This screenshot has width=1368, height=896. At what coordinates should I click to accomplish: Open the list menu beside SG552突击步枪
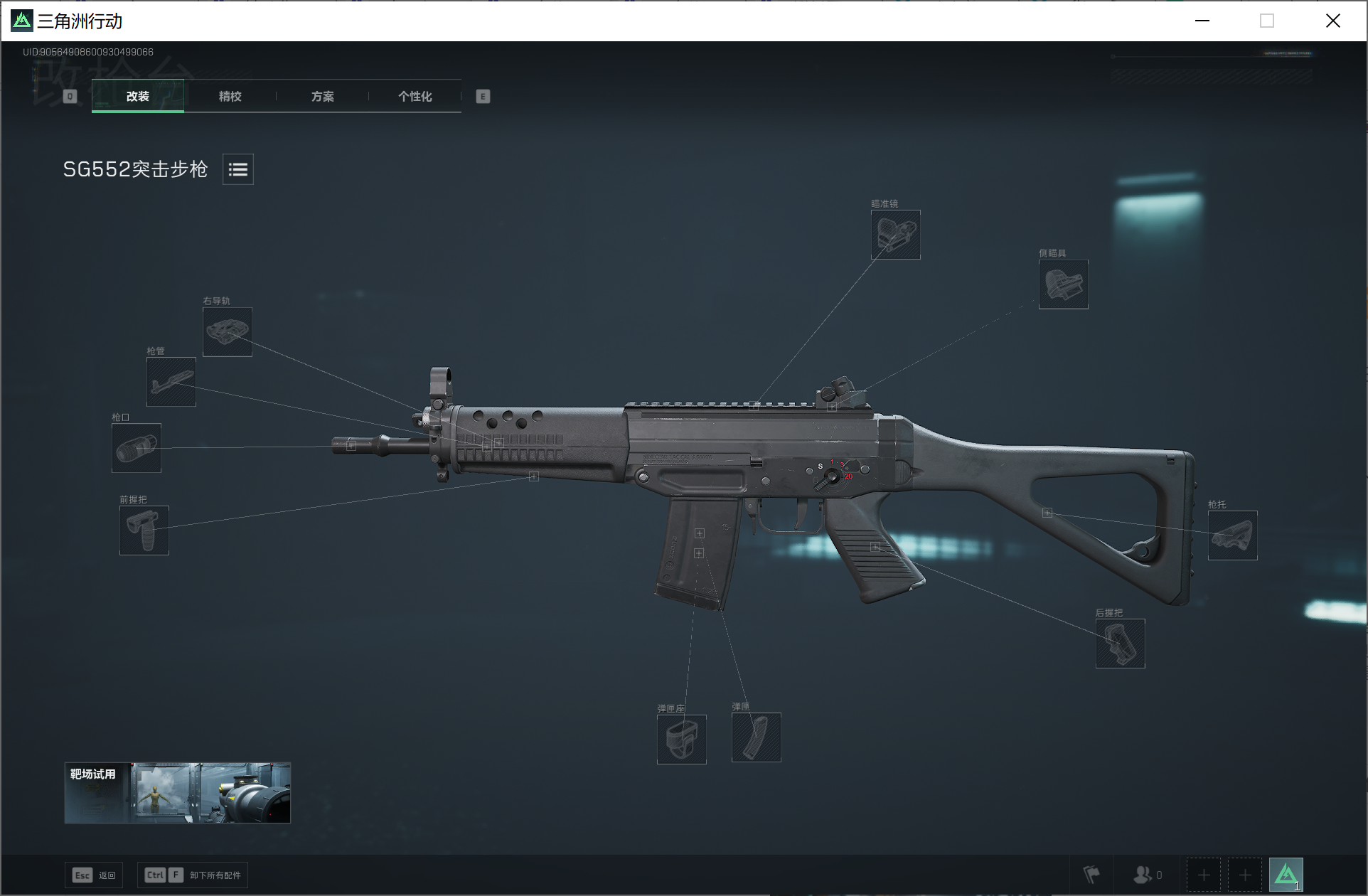pyautogui.click(x=238, y=169)
